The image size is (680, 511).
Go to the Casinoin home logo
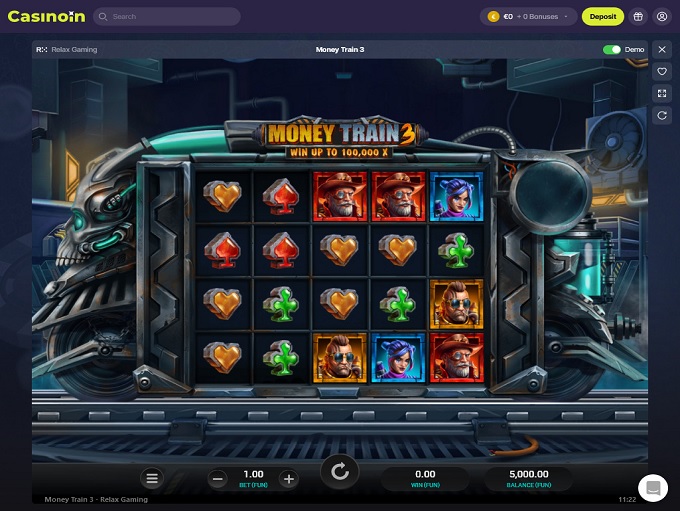[46, 17]
